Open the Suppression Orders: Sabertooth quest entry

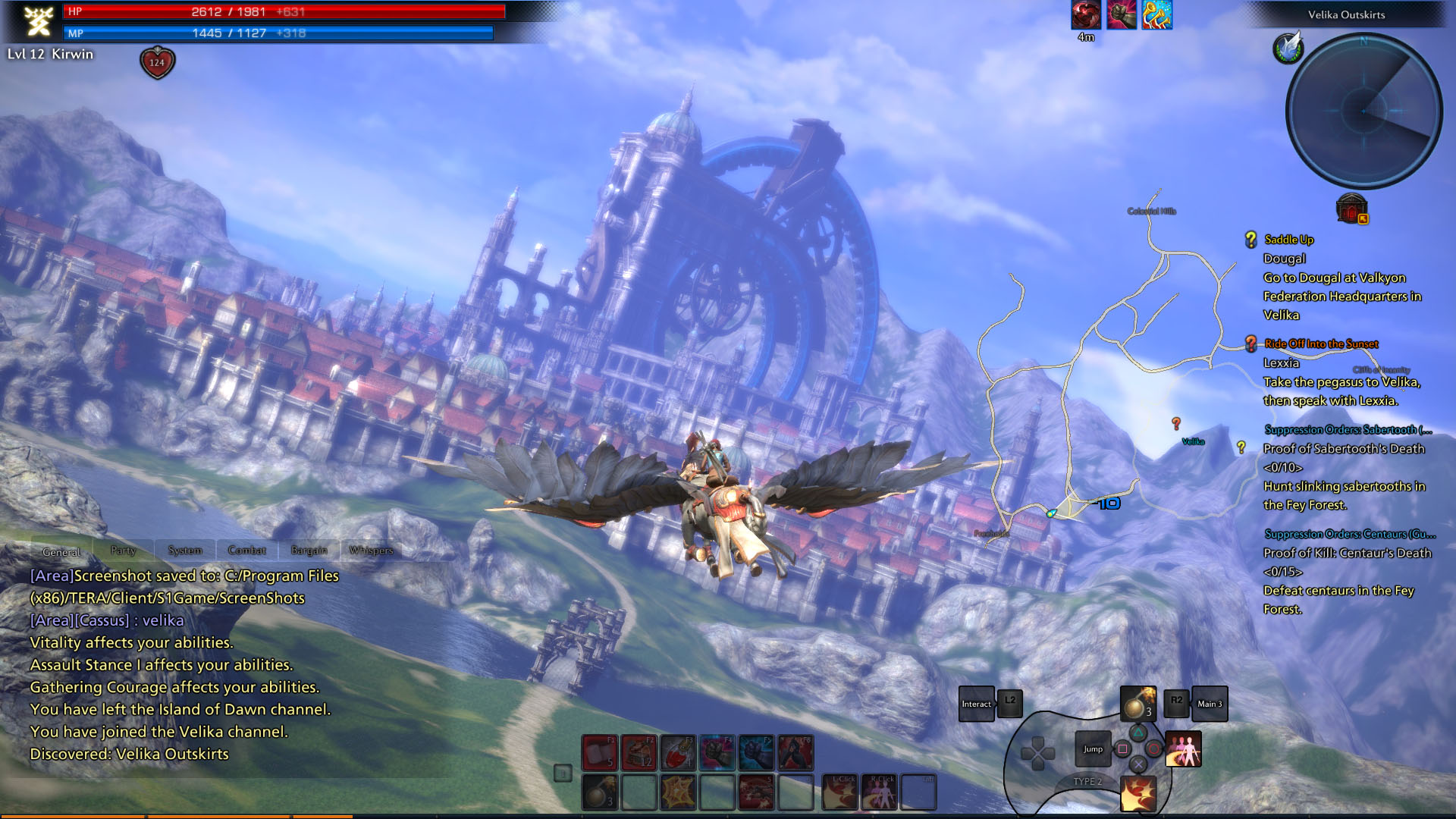coord(1348,430)
